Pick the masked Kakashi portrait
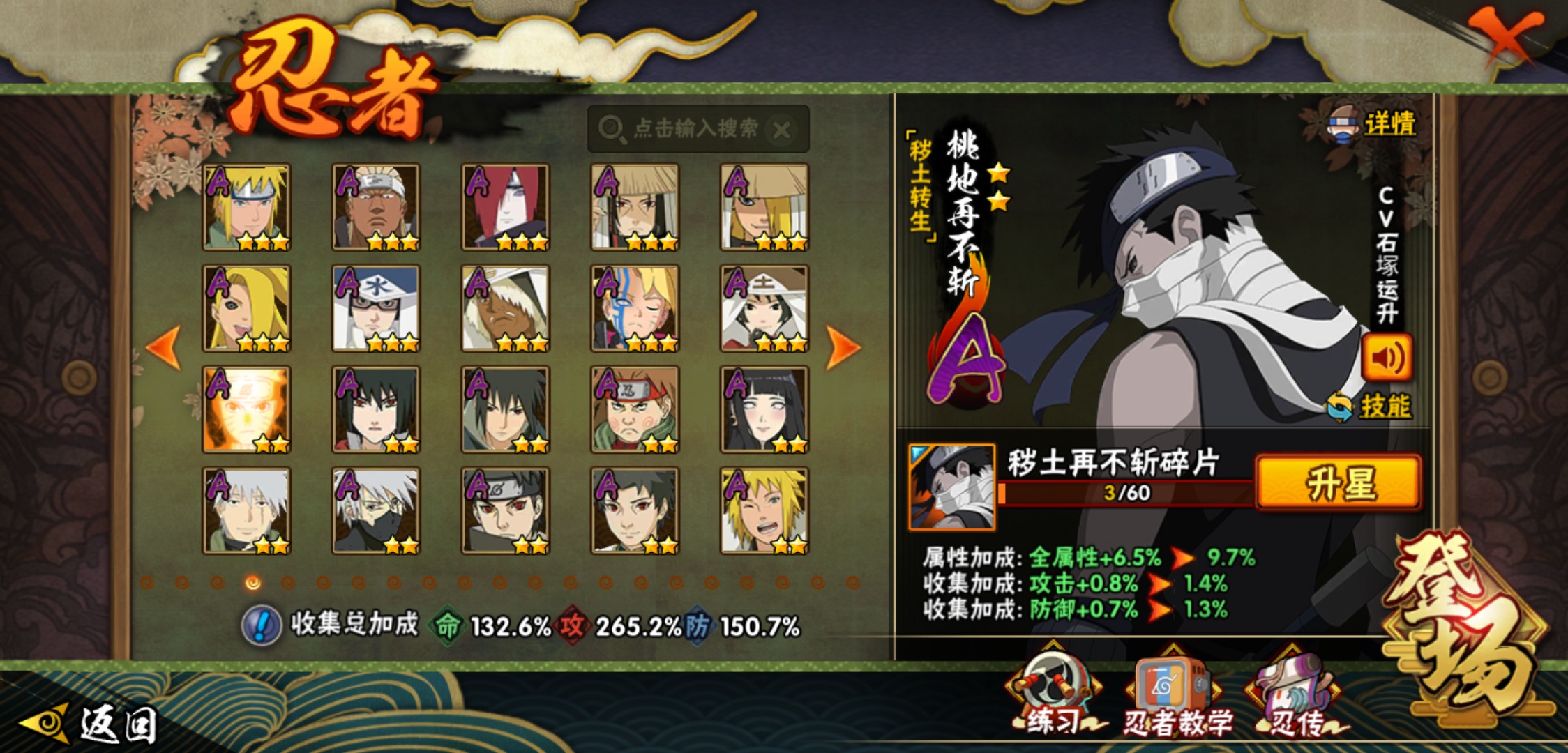 (376, 510)
